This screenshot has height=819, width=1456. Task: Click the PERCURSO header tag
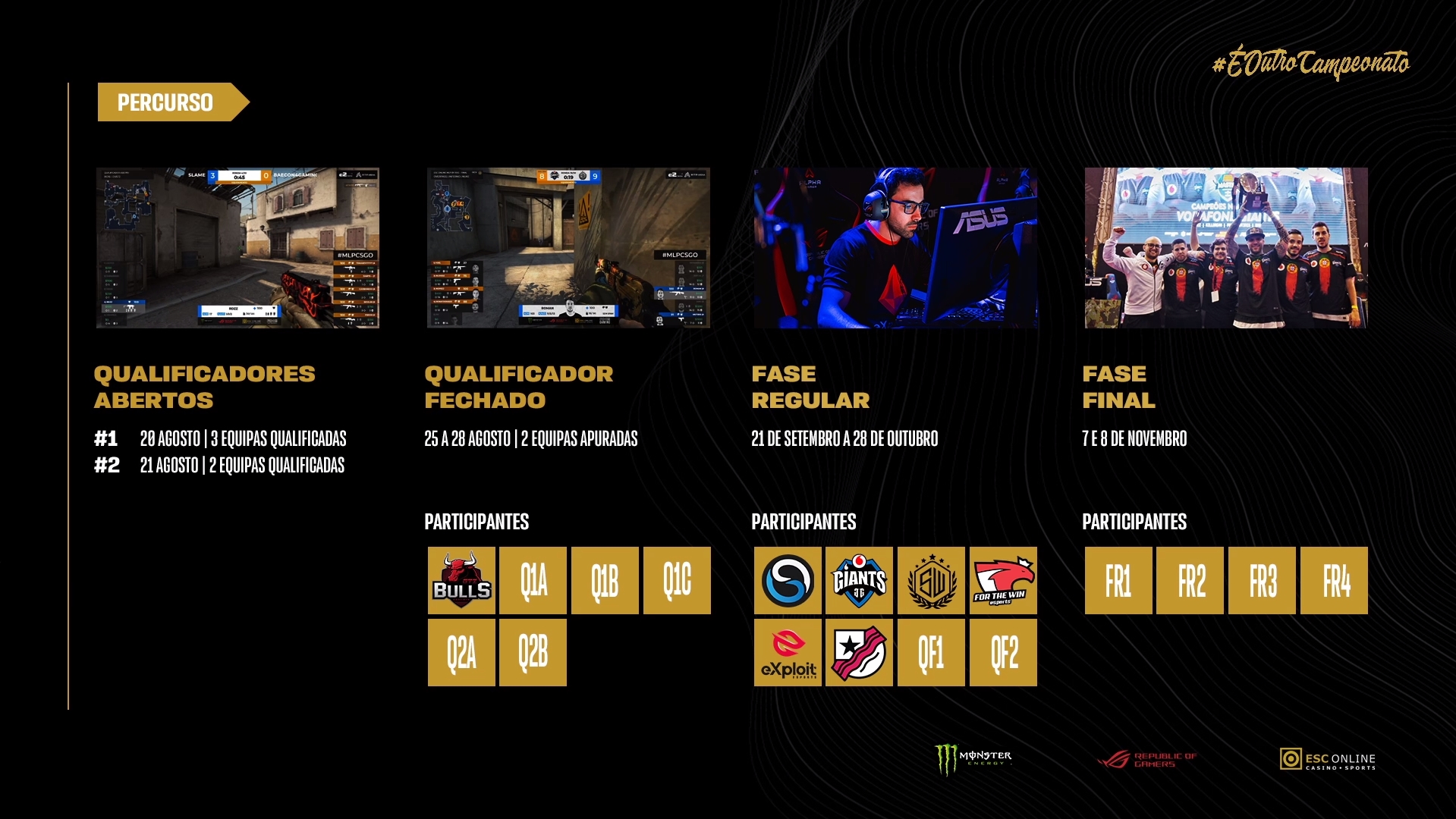[x=165, y=102]
